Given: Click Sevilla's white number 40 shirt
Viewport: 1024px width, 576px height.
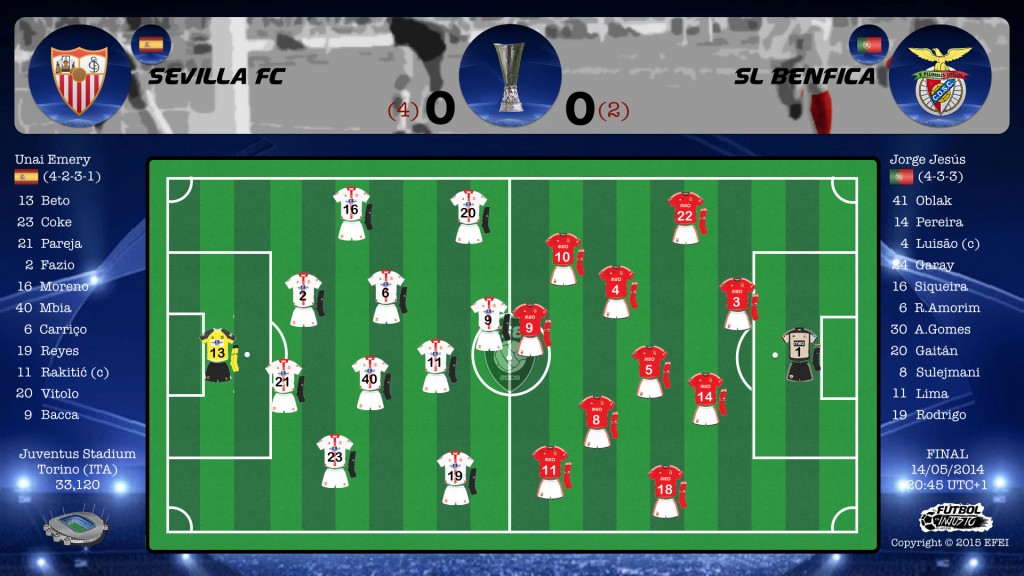Looking at the screenshot, I should pyautogui.click(x=370, y=381).
